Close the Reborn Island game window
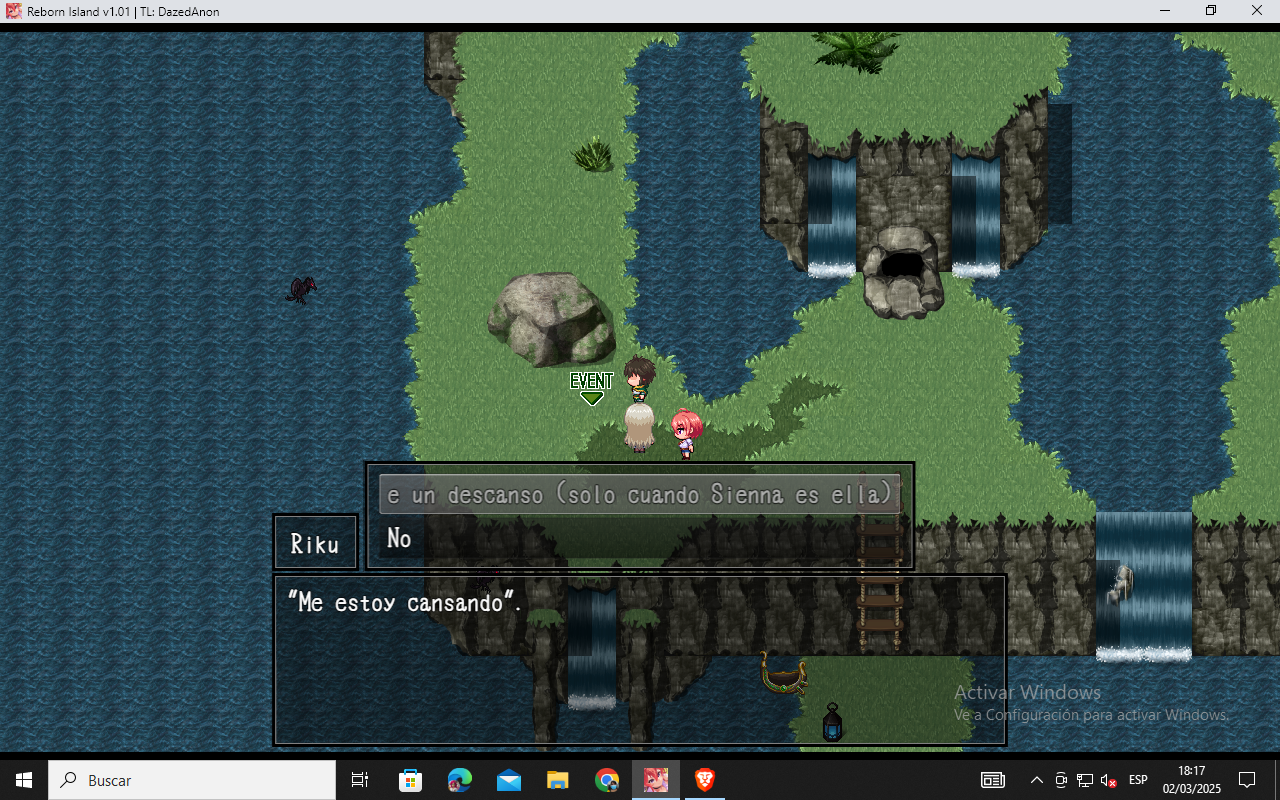The height and width of the screenshot is (800, 1280). point(1257,11)
